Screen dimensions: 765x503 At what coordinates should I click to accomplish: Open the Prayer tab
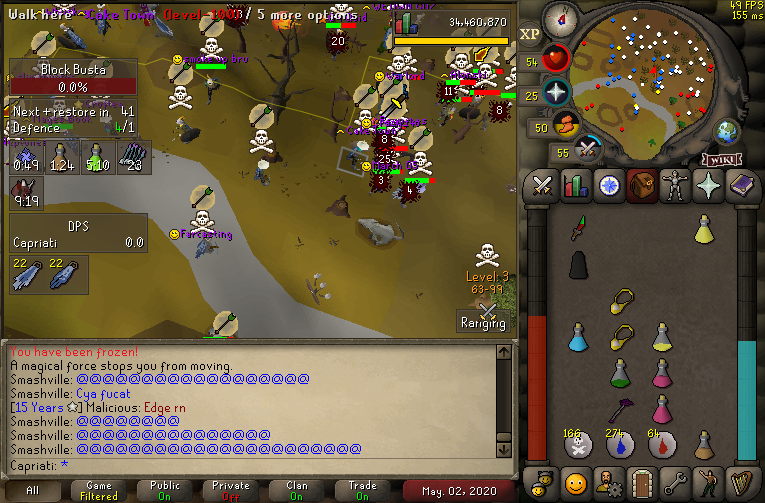pos(708,187)
